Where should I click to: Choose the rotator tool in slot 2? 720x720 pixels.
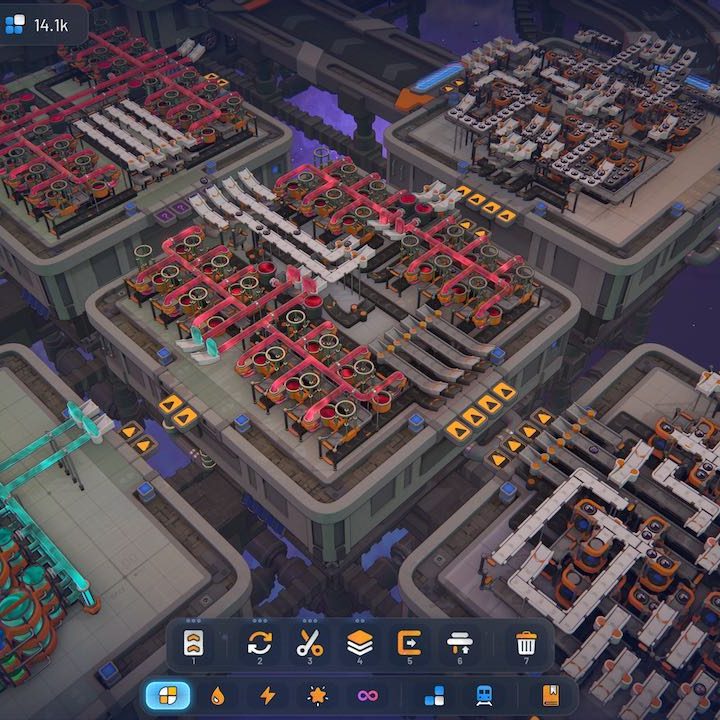pyautogui.click(x=259, y=642)
